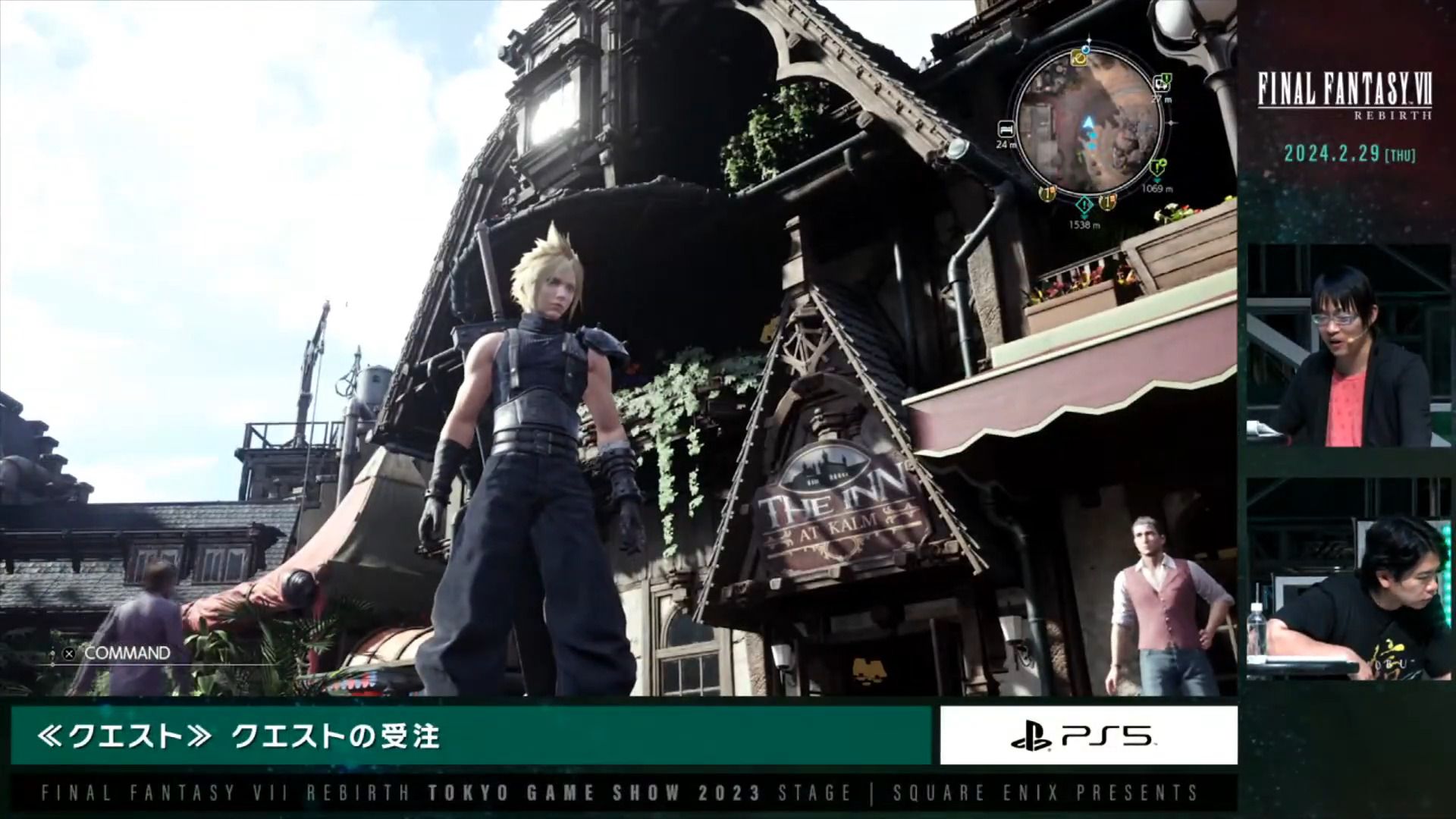
Task: Select the inn bed icon on the minimap
Action: 1006,130
